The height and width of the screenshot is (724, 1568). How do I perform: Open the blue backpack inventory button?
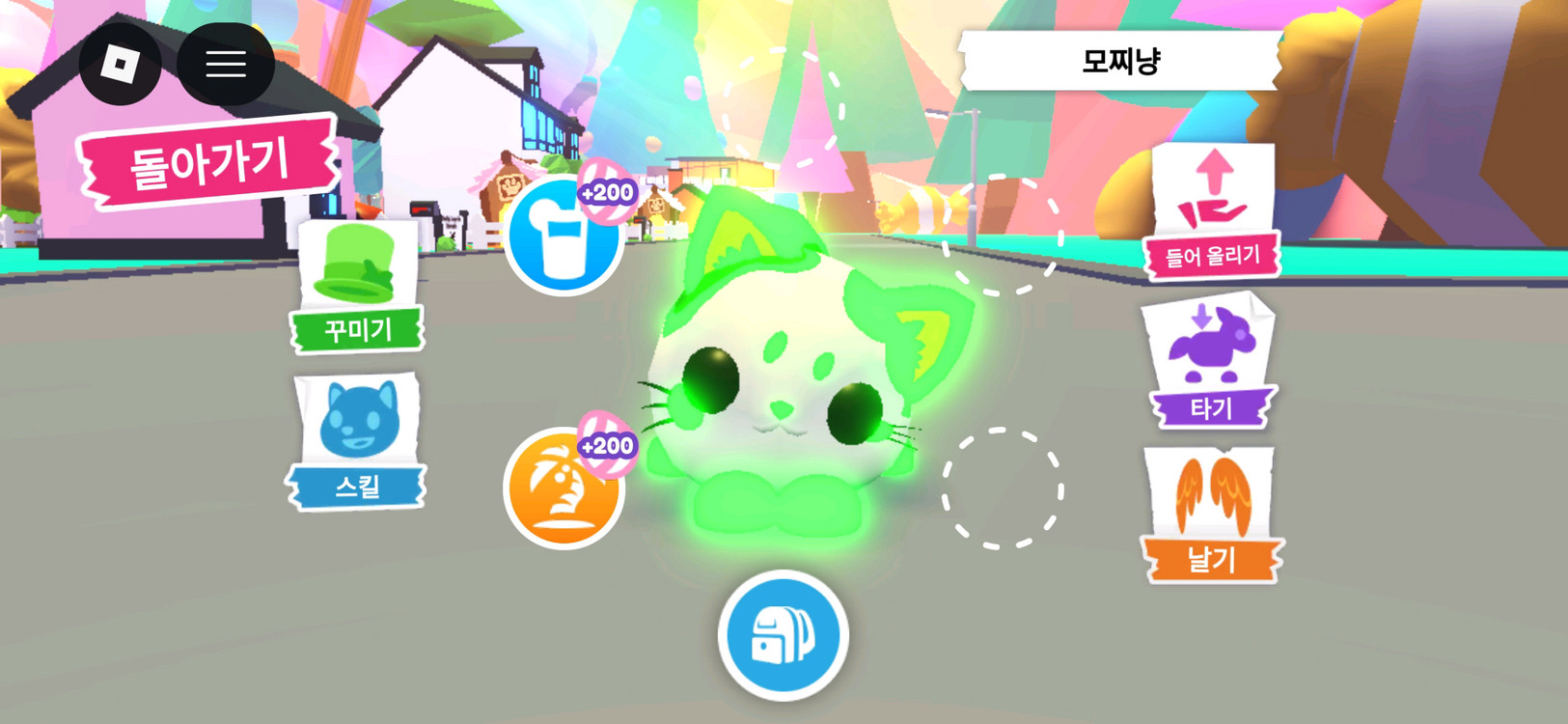point(783,635)
